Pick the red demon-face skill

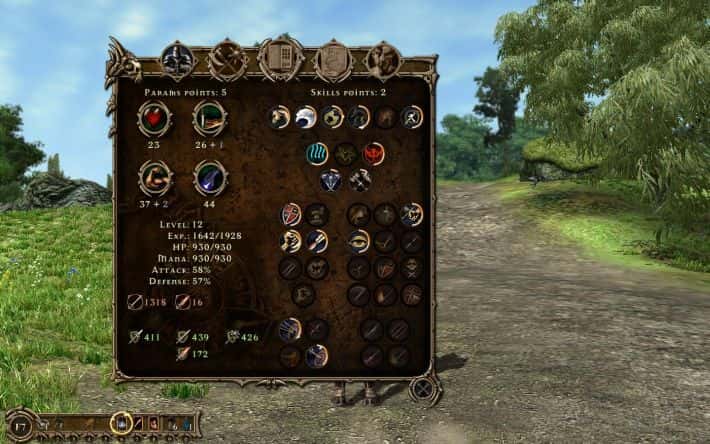pos(373,153)
